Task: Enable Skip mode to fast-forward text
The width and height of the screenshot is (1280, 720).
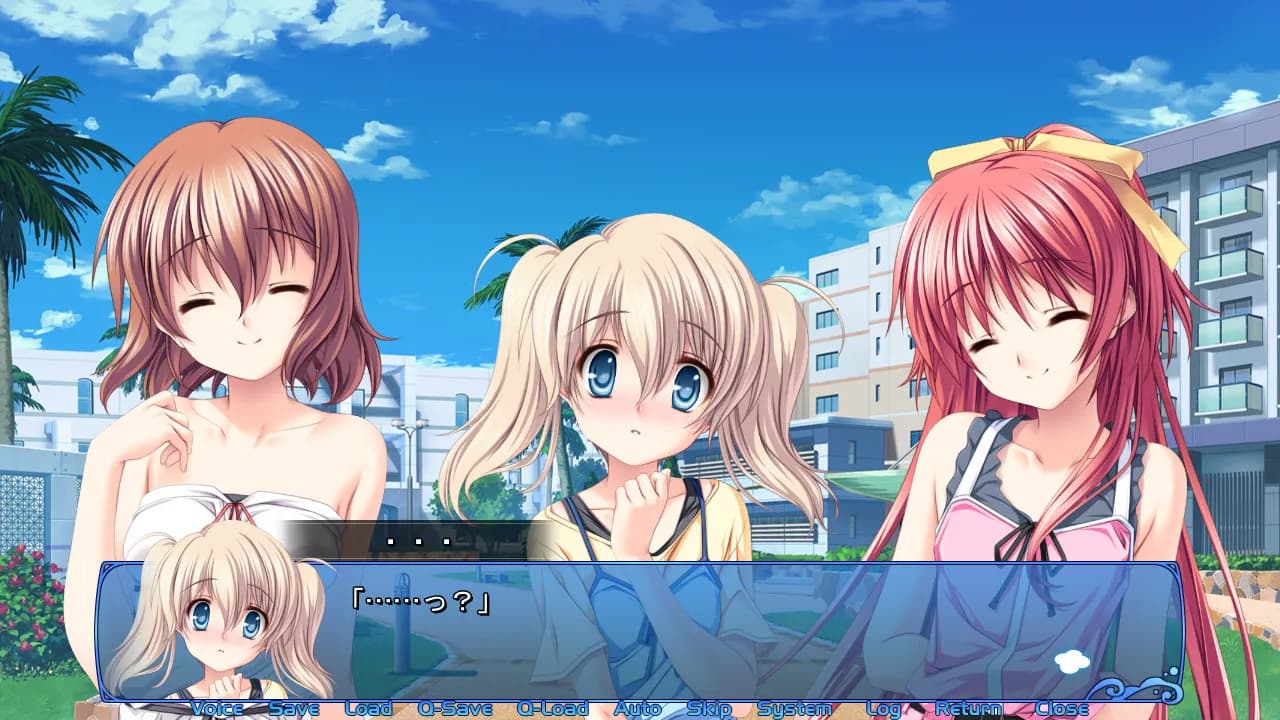Action: pos(708,708)
